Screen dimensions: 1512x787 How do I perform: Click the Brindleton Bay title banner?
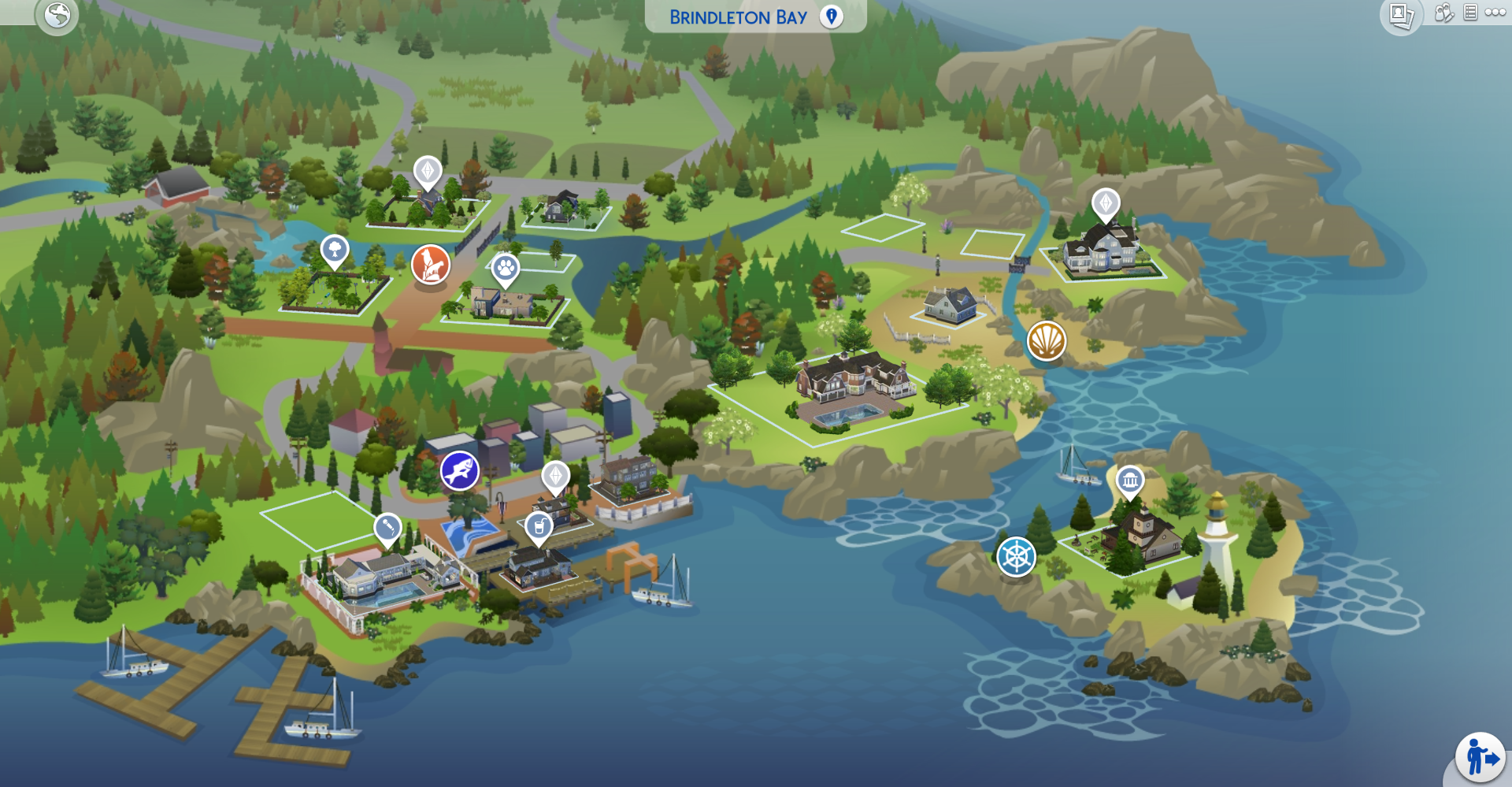click(738, 16)
